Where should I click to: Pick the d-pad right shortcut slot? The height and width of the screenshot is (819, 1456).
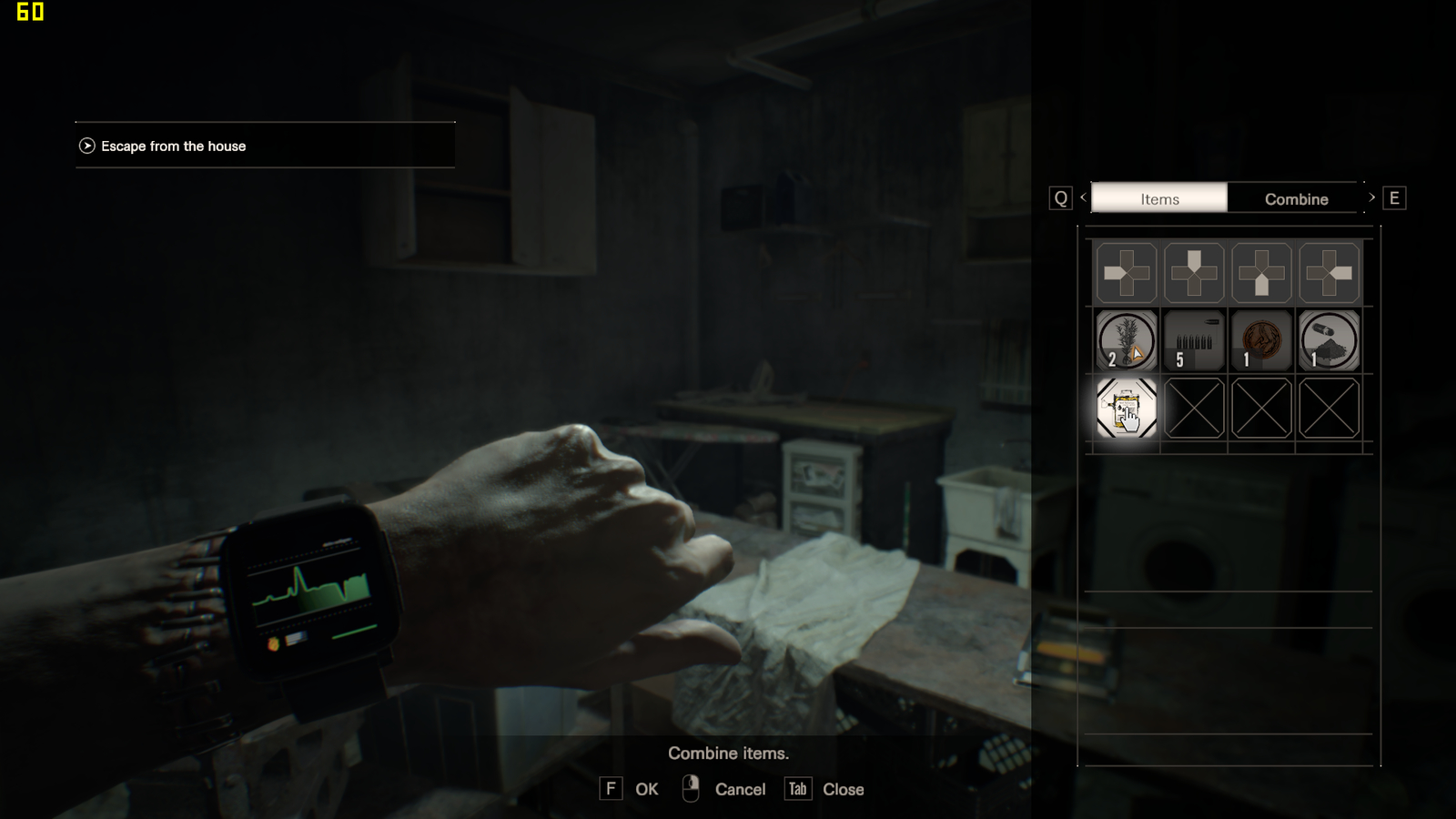pyautogui.click(x=1329, y=273)
